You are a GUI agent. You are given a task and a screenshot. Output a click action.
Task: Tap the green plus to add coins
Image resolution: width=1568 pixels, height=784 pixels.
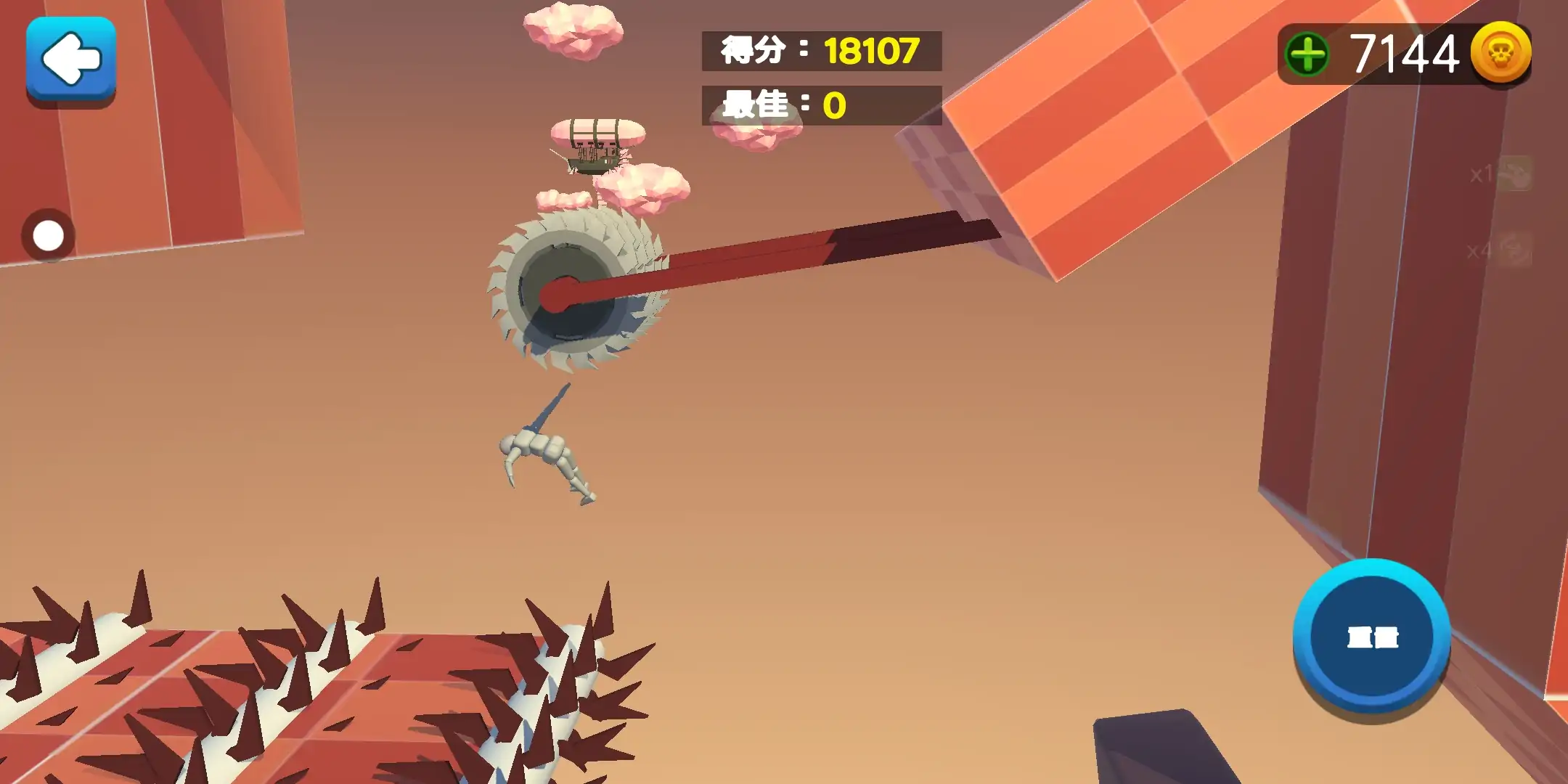click(1307, 54)
